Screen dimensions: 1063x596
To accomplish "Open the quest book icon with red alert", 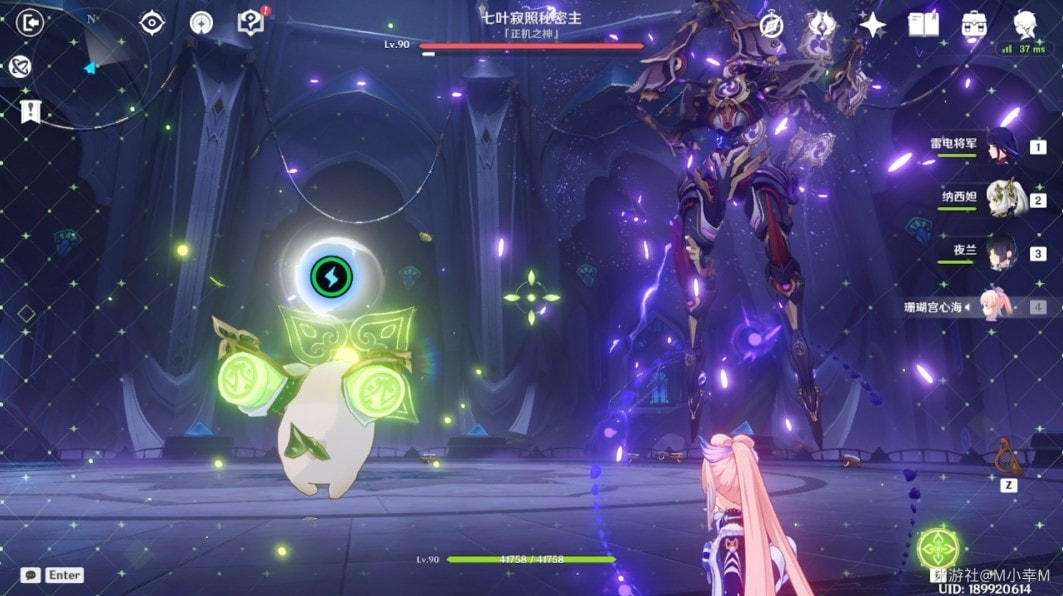I will (249, 22).
